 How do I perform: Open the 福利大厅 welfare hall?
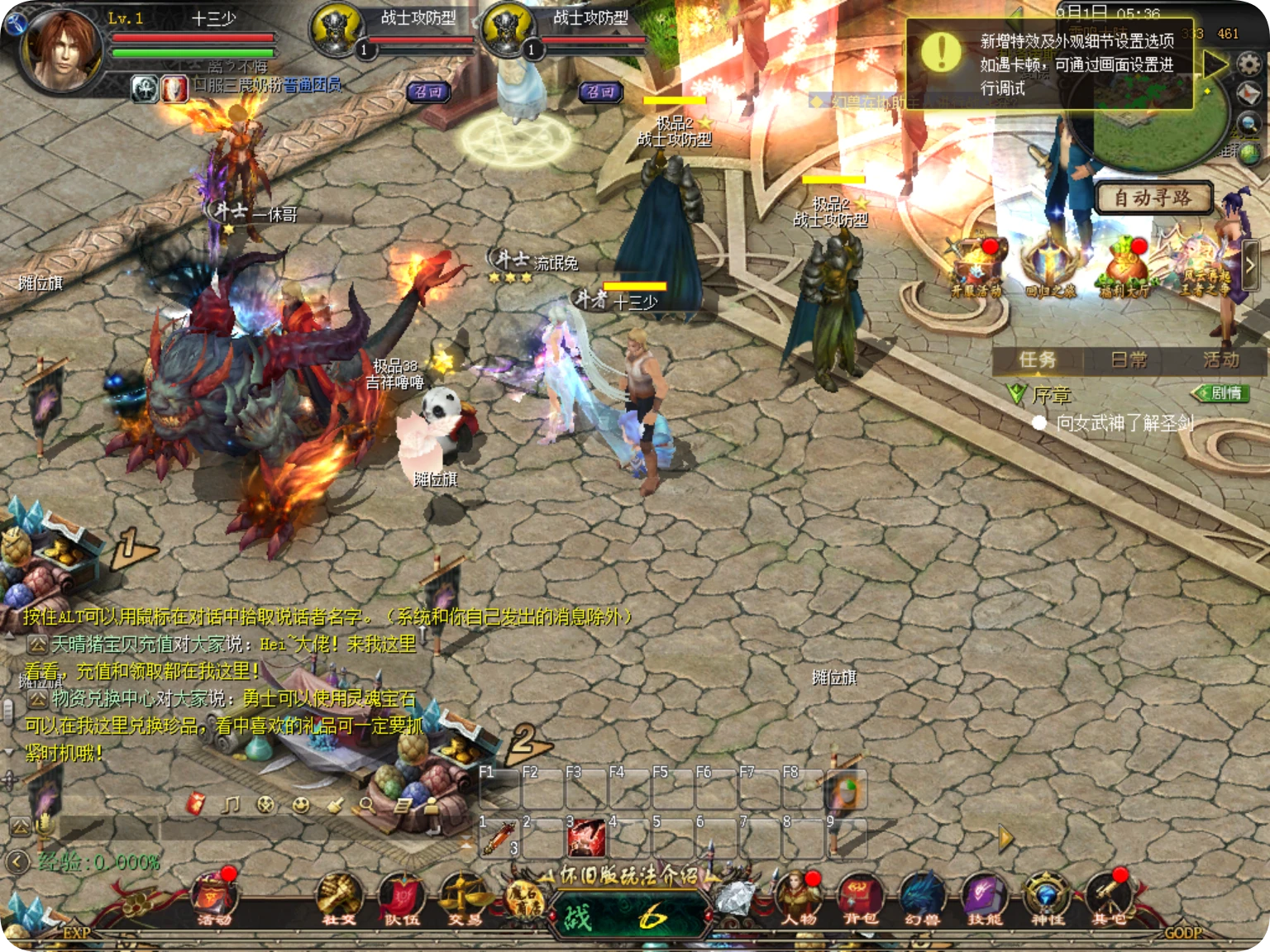pos(1125,266)
